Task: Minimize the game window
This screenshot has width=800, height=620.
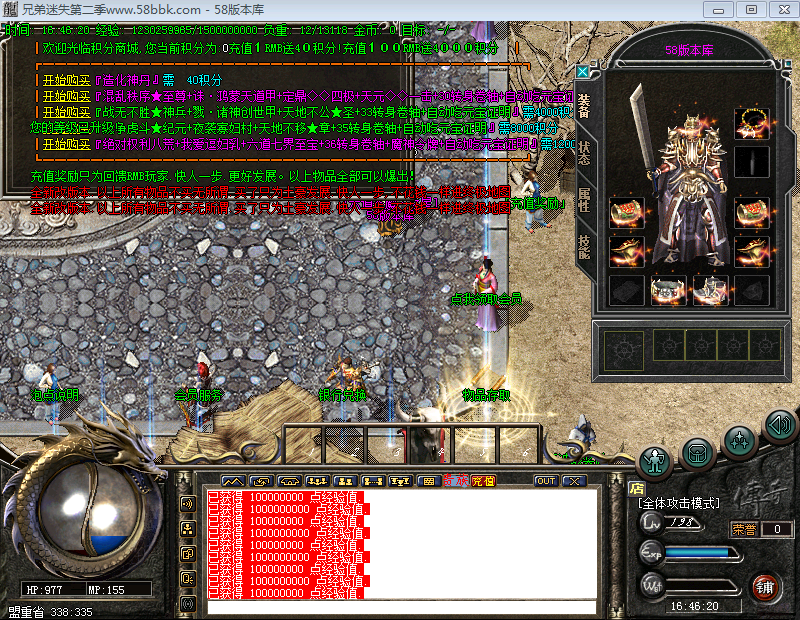Action: point(717,9)
